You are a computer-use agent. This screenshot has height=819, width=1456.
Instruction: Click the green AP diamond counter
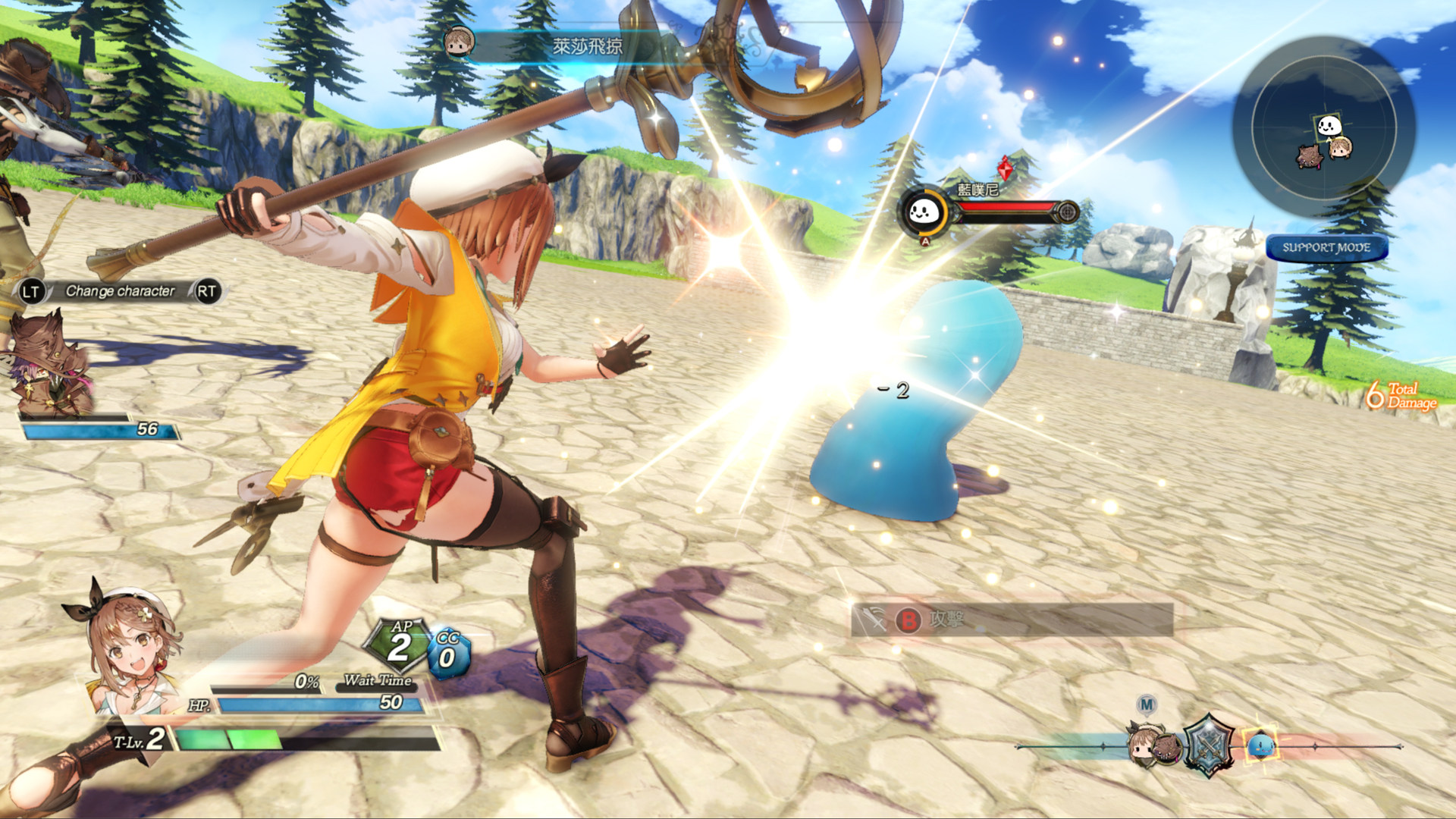pos(398,645)
